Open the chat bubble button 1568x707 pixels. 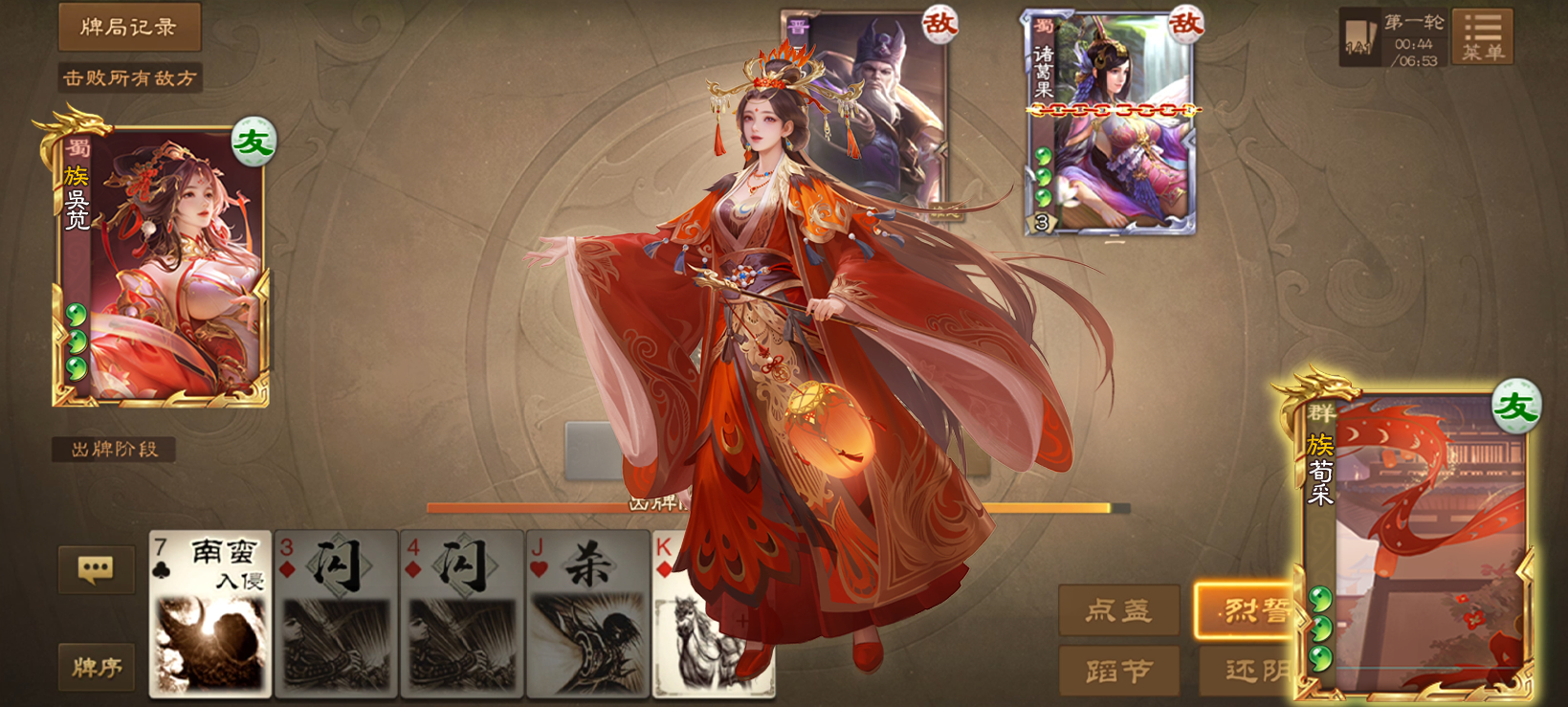tap(96, 570)
